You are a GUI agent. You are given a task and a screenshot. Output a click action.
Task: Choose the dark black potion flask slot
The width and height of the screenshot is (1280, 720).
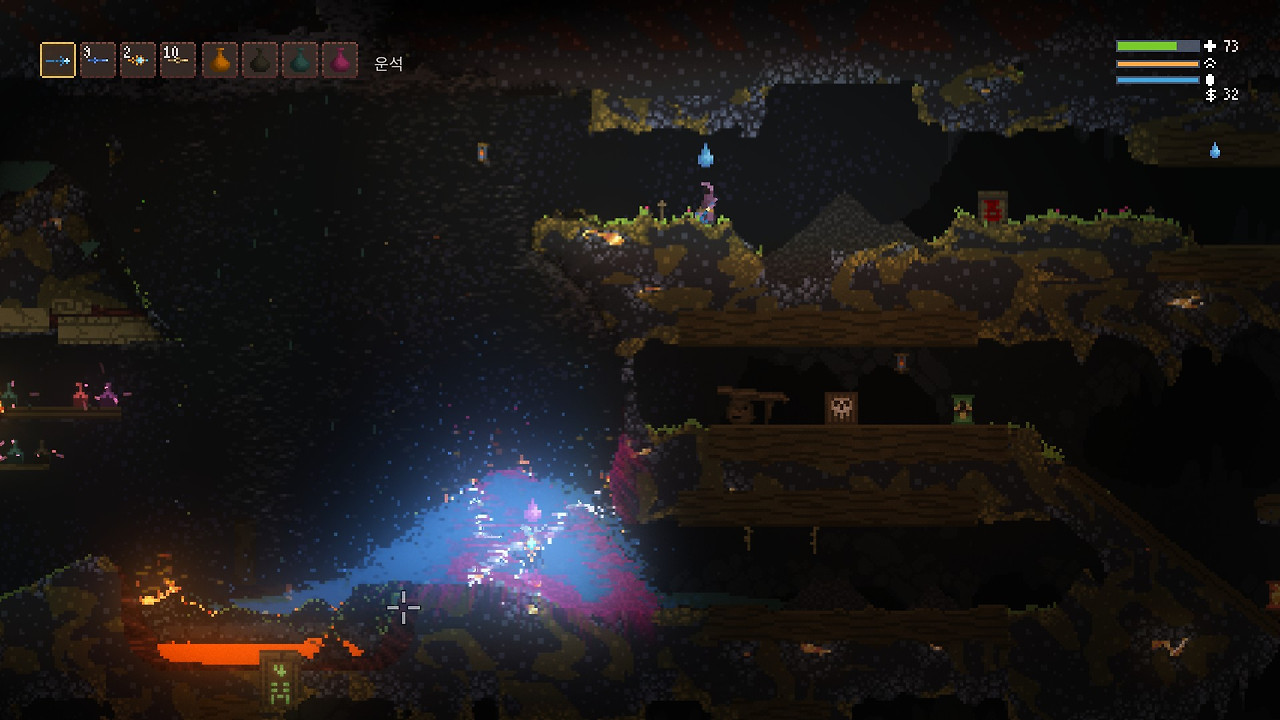pos(260,60)
